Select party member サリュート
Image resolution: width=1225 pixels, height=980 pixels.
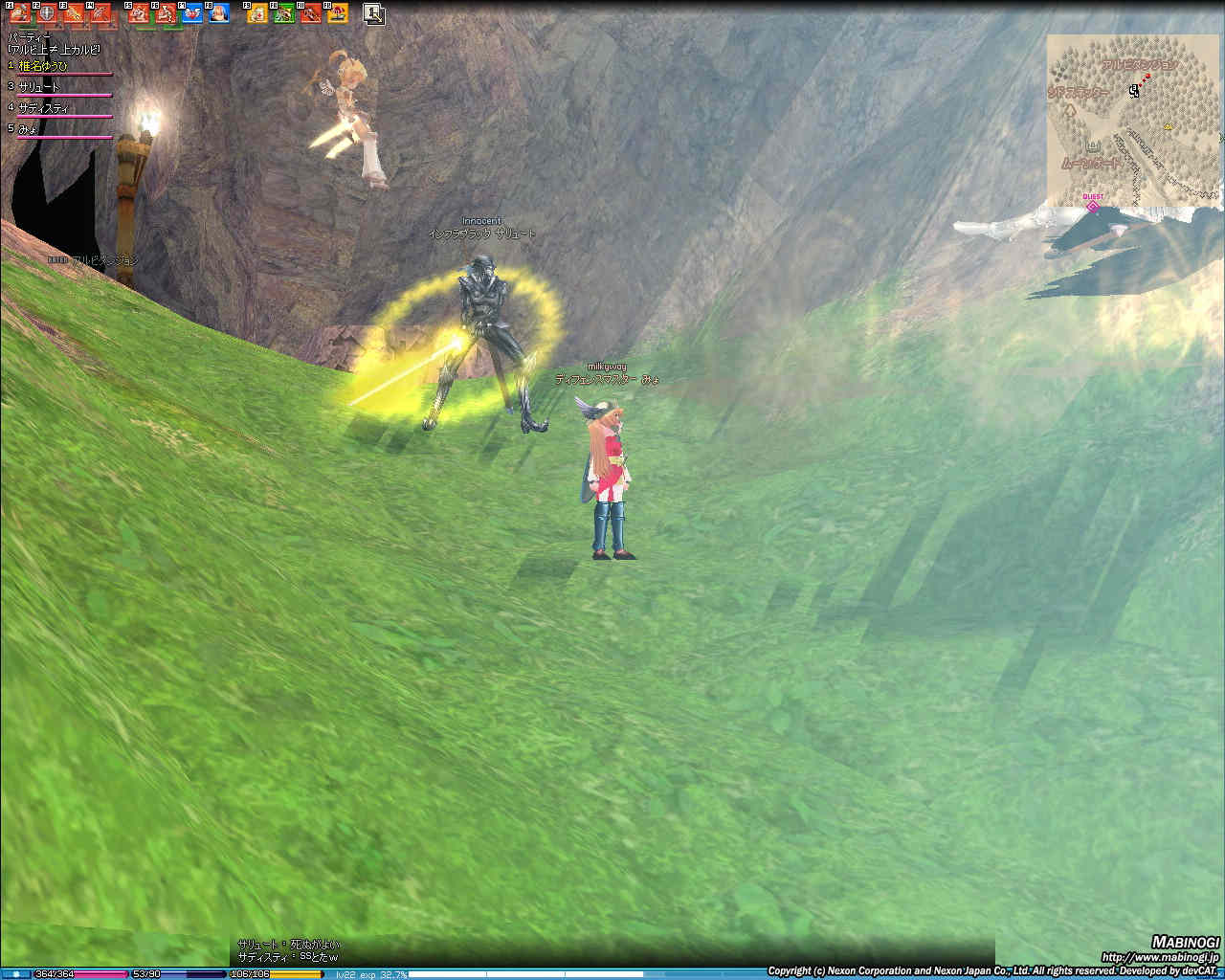(39, 87)
